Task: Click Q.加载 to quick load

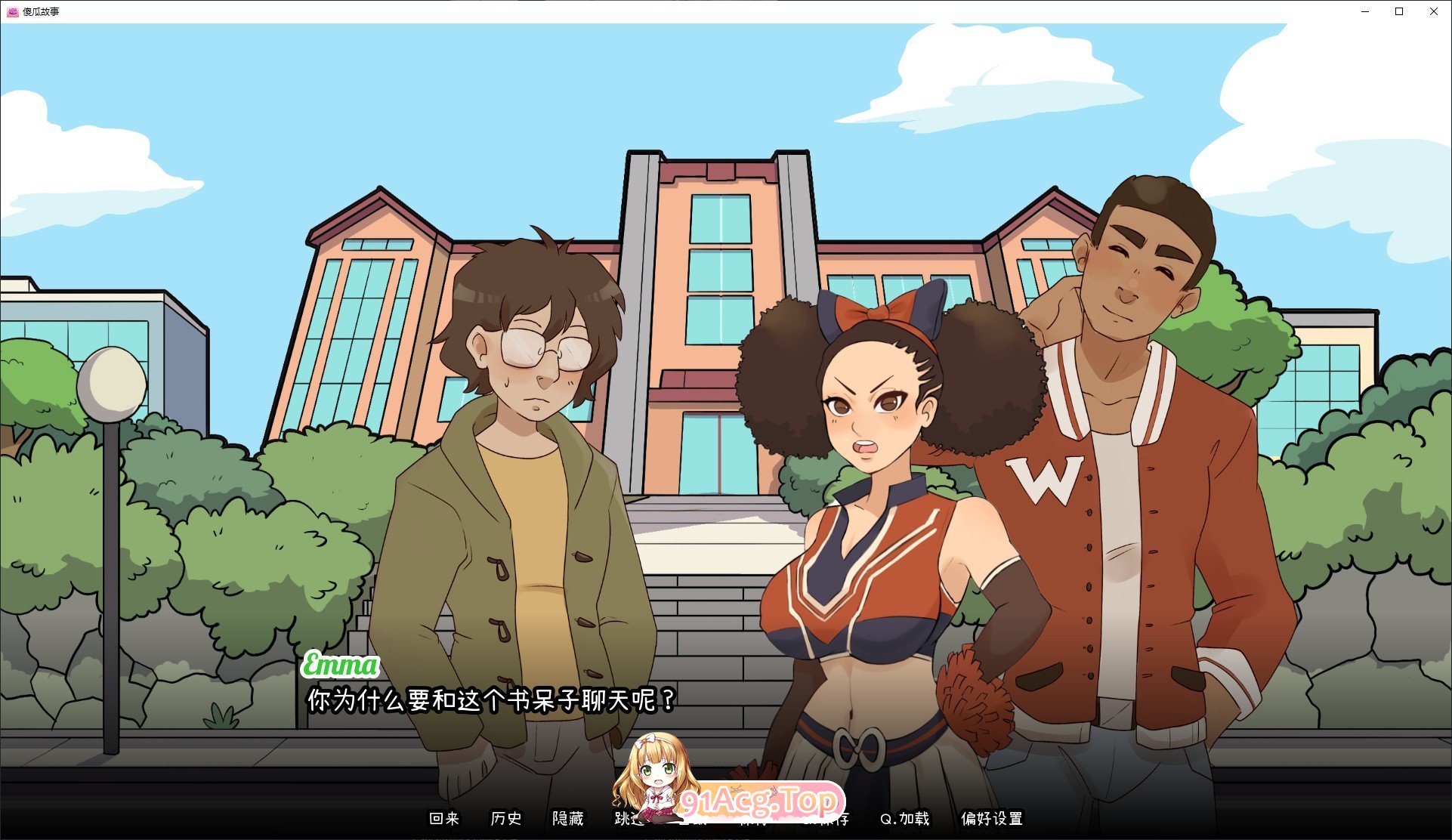Action: tap(904, 819)
